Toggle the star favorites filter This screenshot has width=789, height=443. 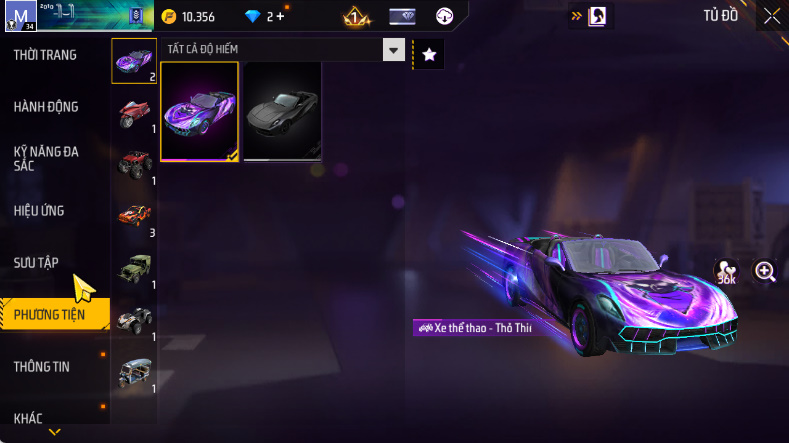pyautogui.click(x=429, y=55)
